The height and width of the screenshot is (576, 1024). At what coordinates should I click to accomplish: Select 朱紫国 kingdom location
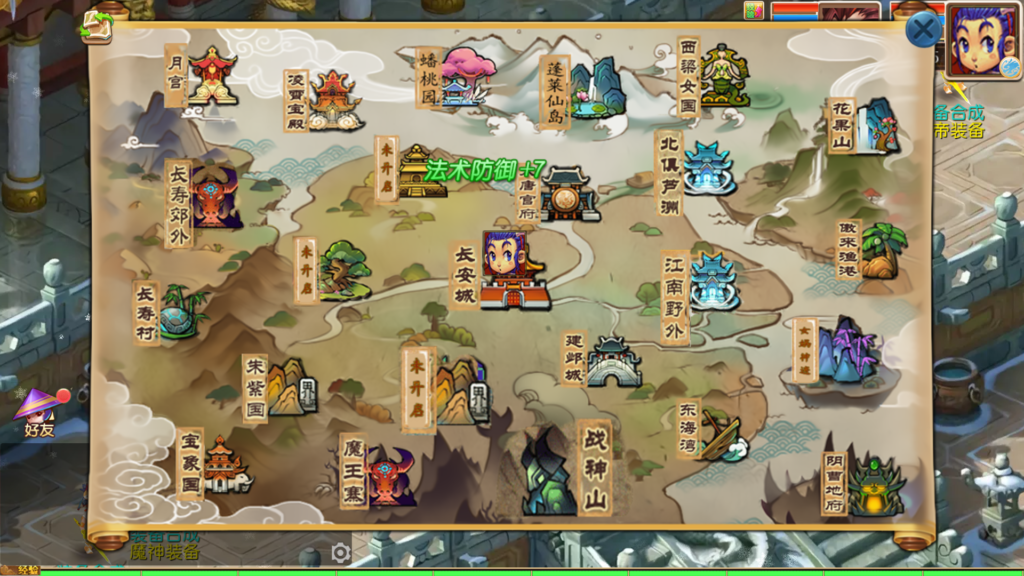point(290,387)
